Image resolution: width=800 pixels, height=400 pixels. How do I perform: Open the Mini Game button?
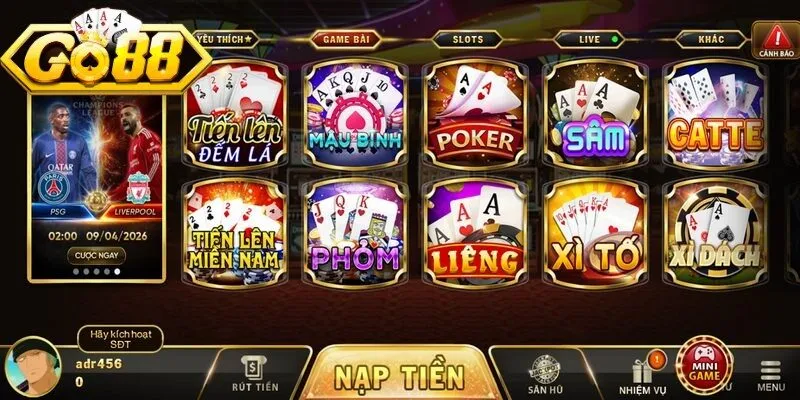tap(704, 368)
